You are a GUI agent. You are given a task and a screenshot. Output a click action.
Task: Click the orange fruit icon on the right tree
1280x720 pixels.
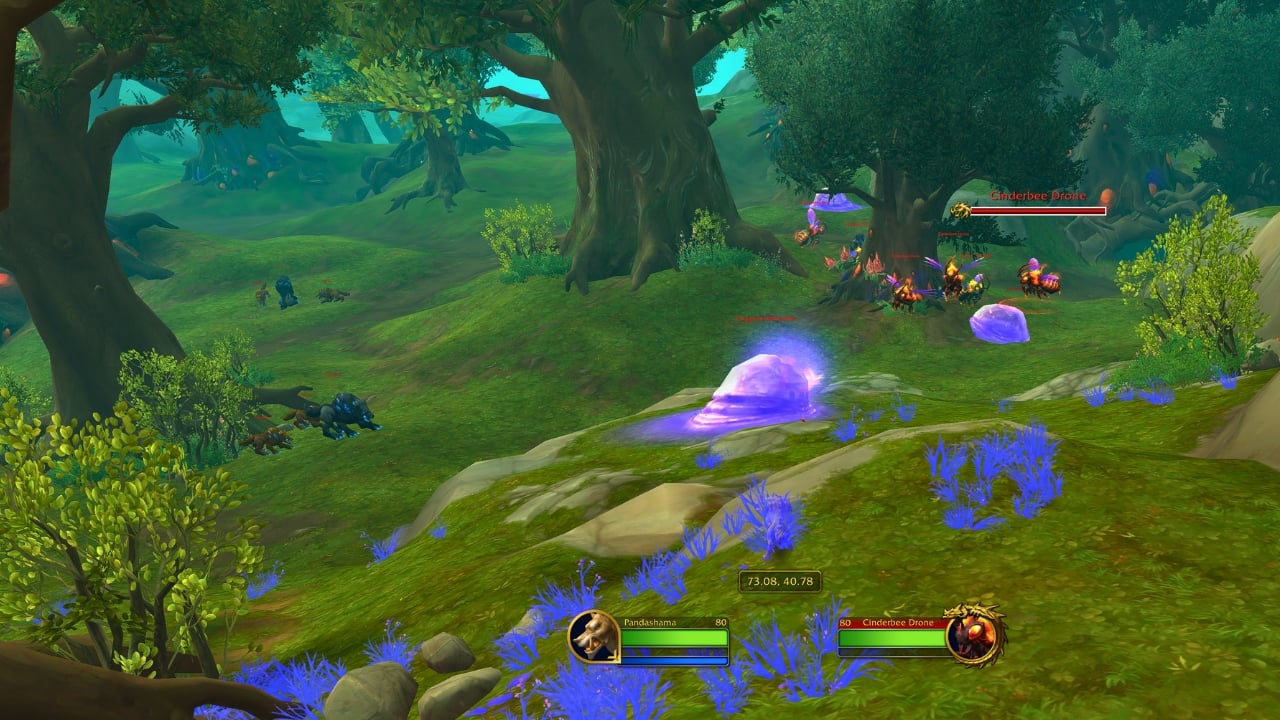[1106, 197]
